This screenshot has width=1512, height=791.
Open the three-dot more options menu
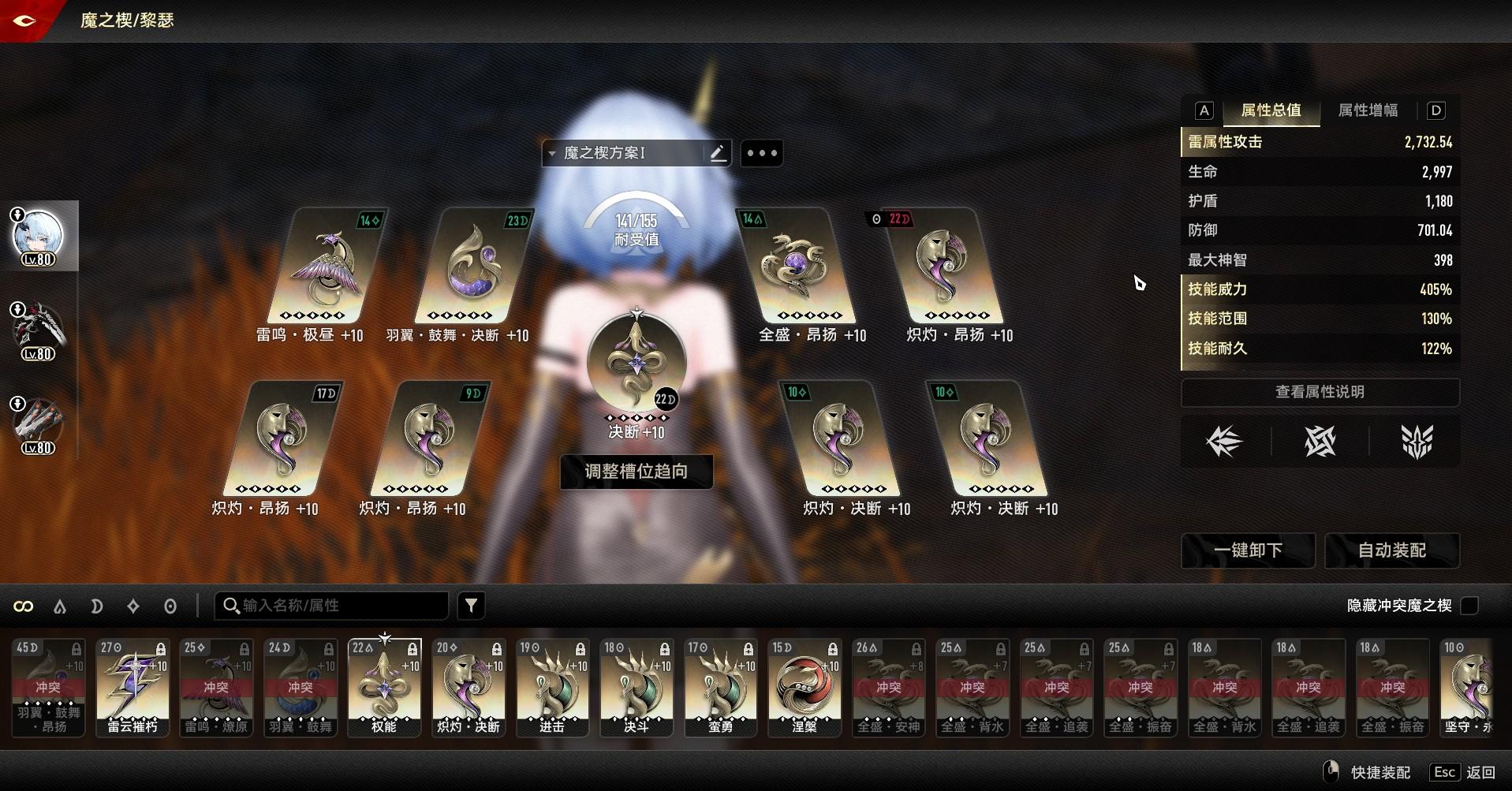(x=762, y=153)
